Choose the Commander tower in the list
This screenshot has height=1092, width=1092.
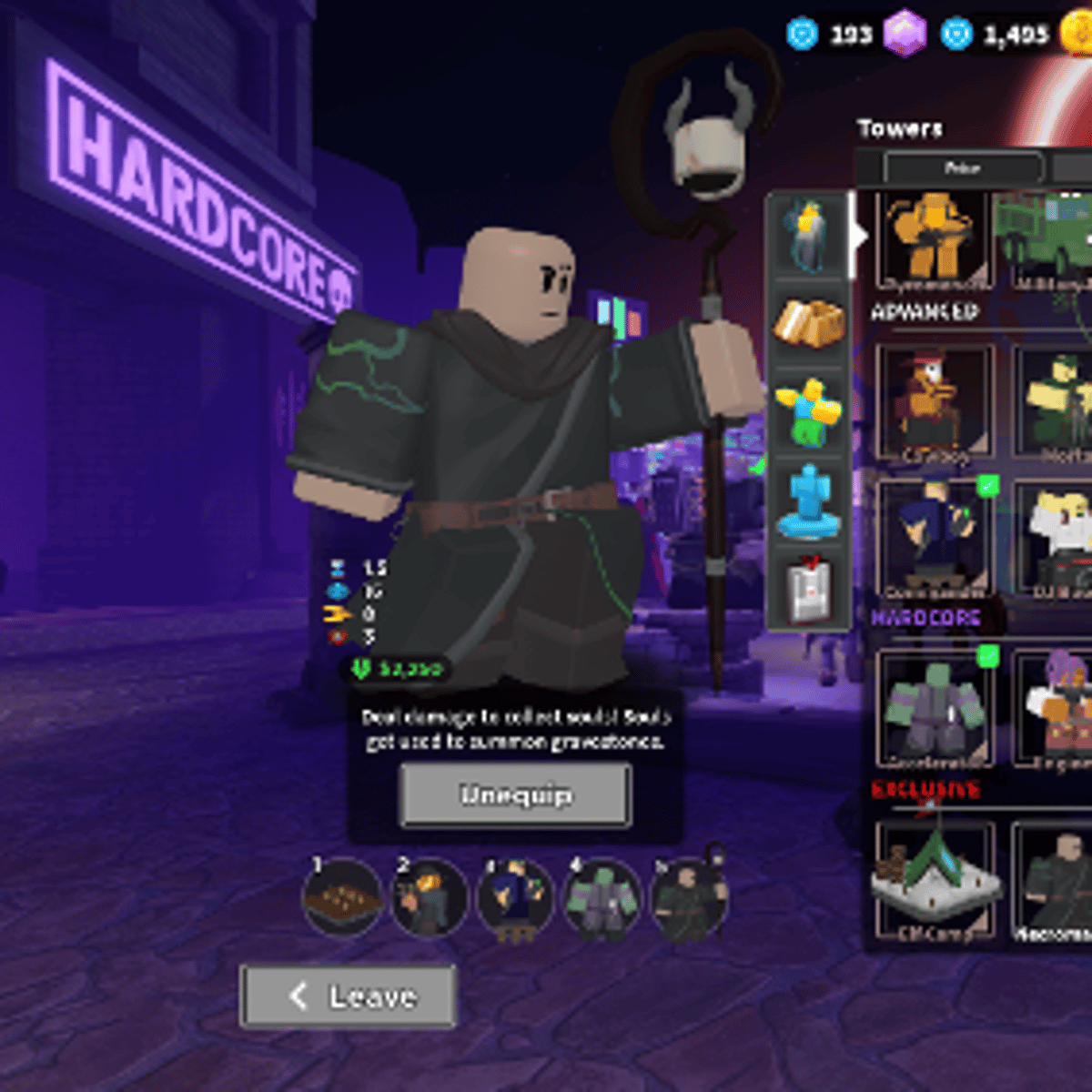coord(935,539)
